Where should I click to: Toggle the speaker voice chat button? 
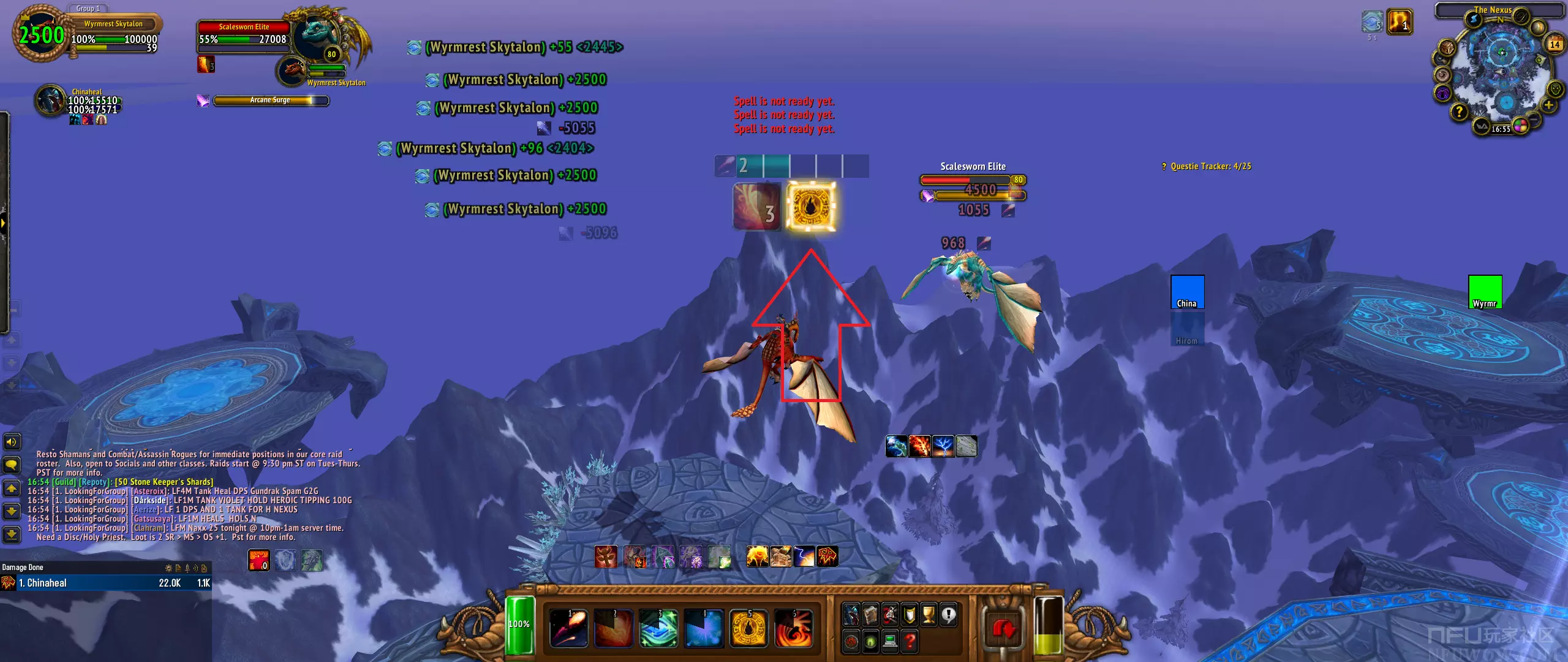pyautogui.click(x=11, y=441)
